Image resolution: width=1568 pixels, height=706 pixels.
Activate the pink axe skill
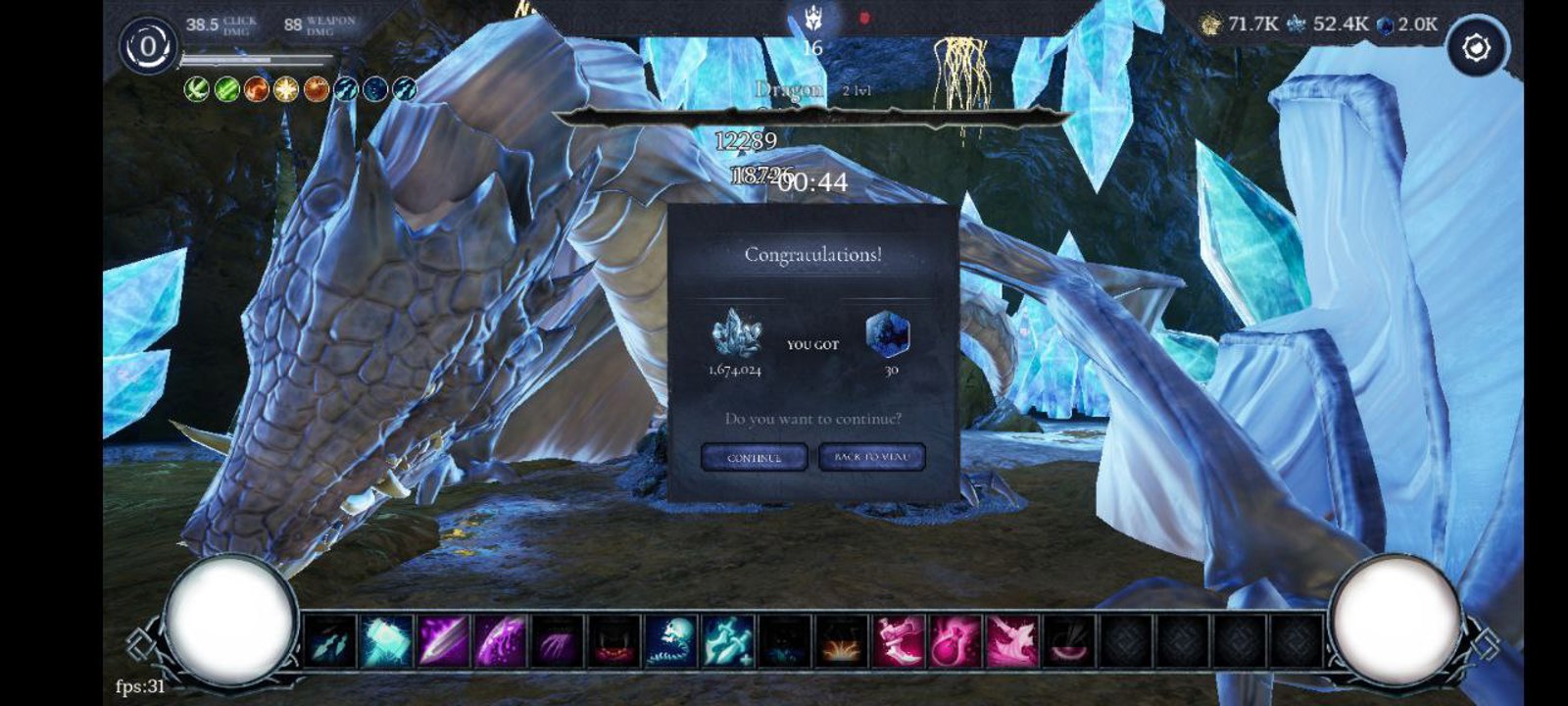point(1012,642)
